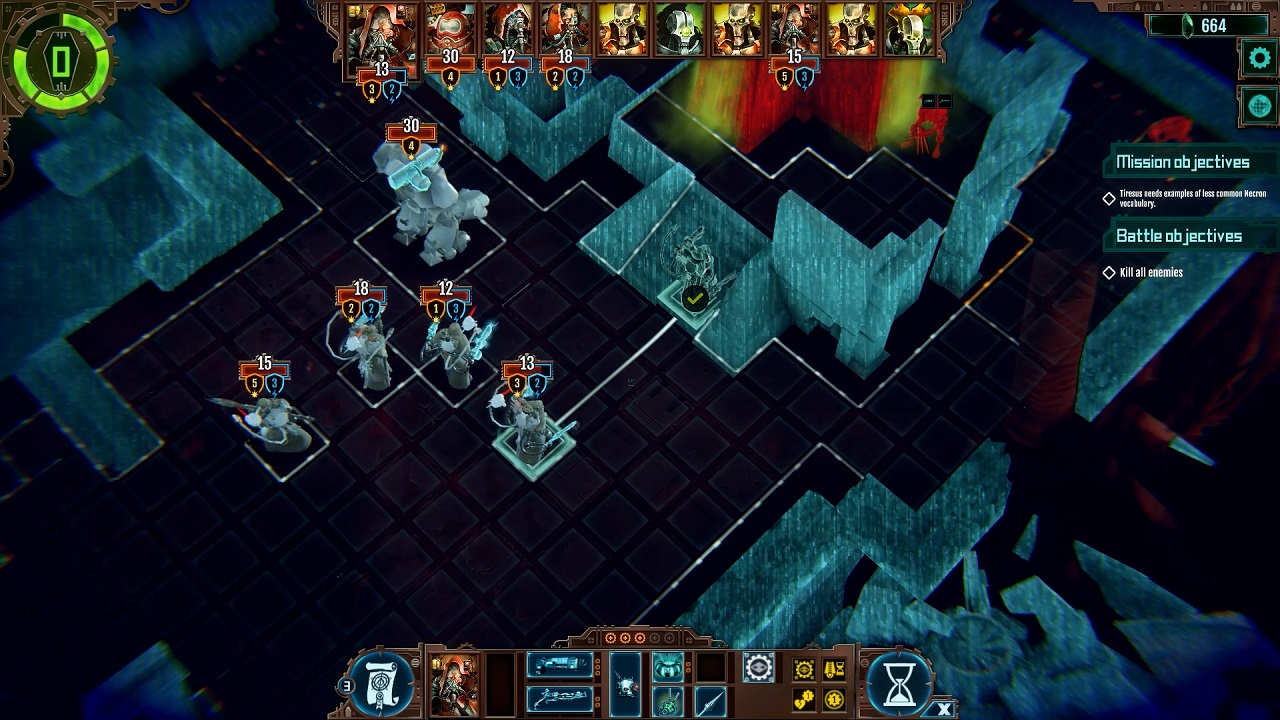The width and height of the screenshot is (1280, 720).
Task: Click the X button beside the hourglass
Action: coord(944,709)
